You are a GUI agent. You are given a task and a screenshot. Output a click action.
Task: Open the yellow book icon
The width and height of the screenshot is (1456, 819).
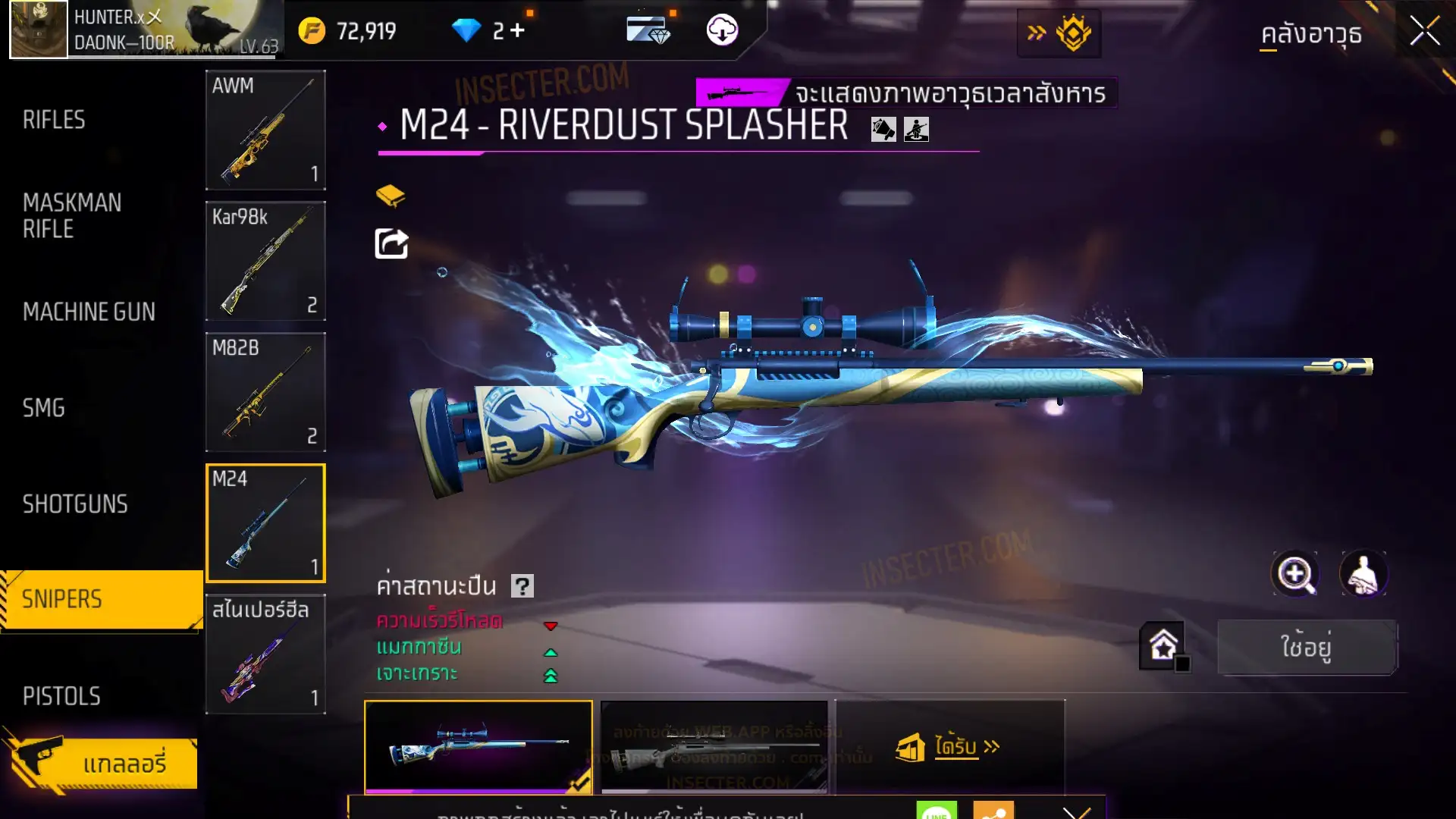coord(391,196)
